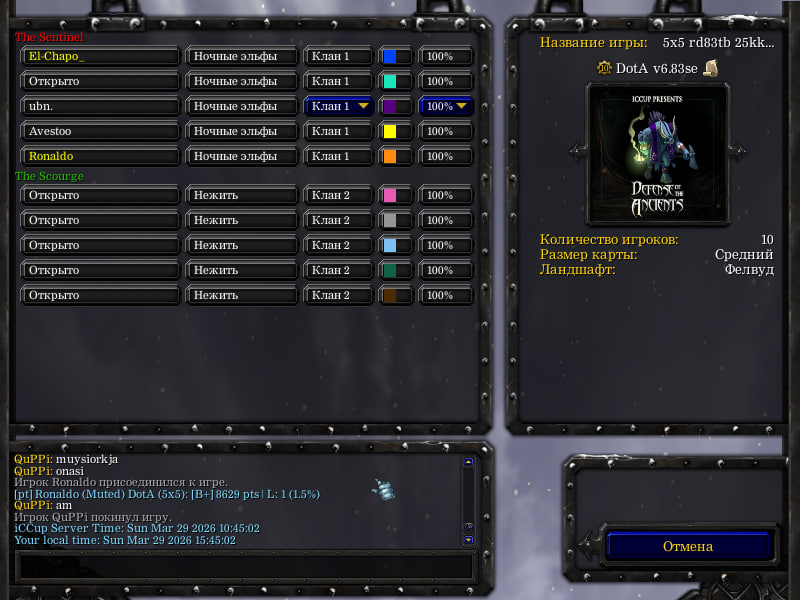The image size is (800, 600).
Task: Click the ubn. race dropdown Ночные эльфы
Action: click(x=242, y=106)
